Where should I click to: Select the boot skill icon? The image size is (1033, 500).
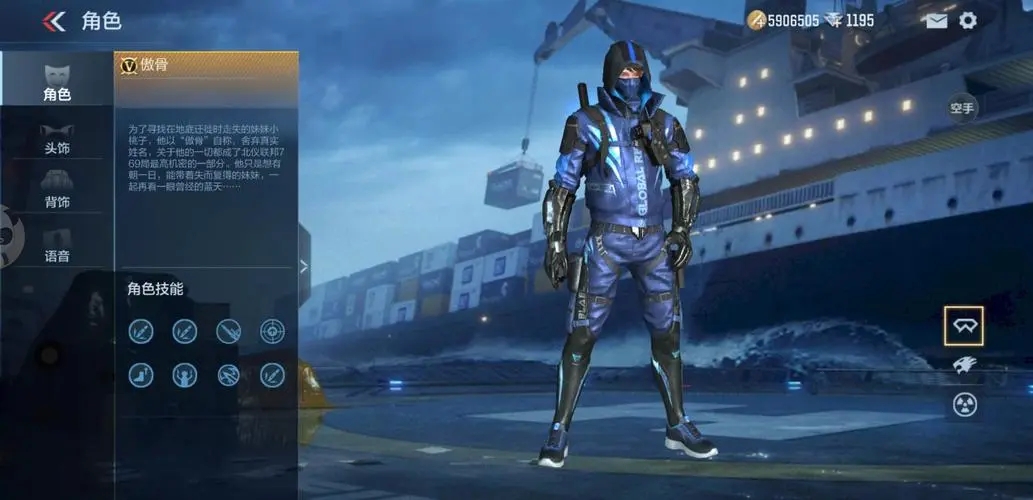click(x=141, y=375)
